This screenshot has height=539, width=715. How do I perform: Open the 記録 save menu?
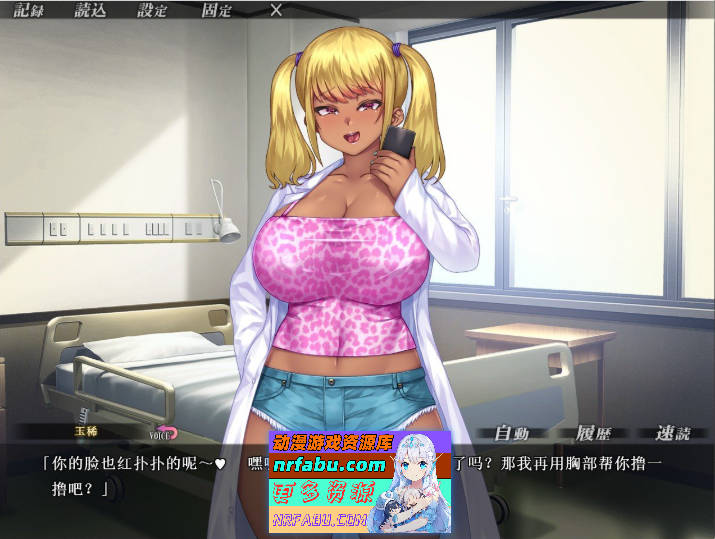point(29,11)
